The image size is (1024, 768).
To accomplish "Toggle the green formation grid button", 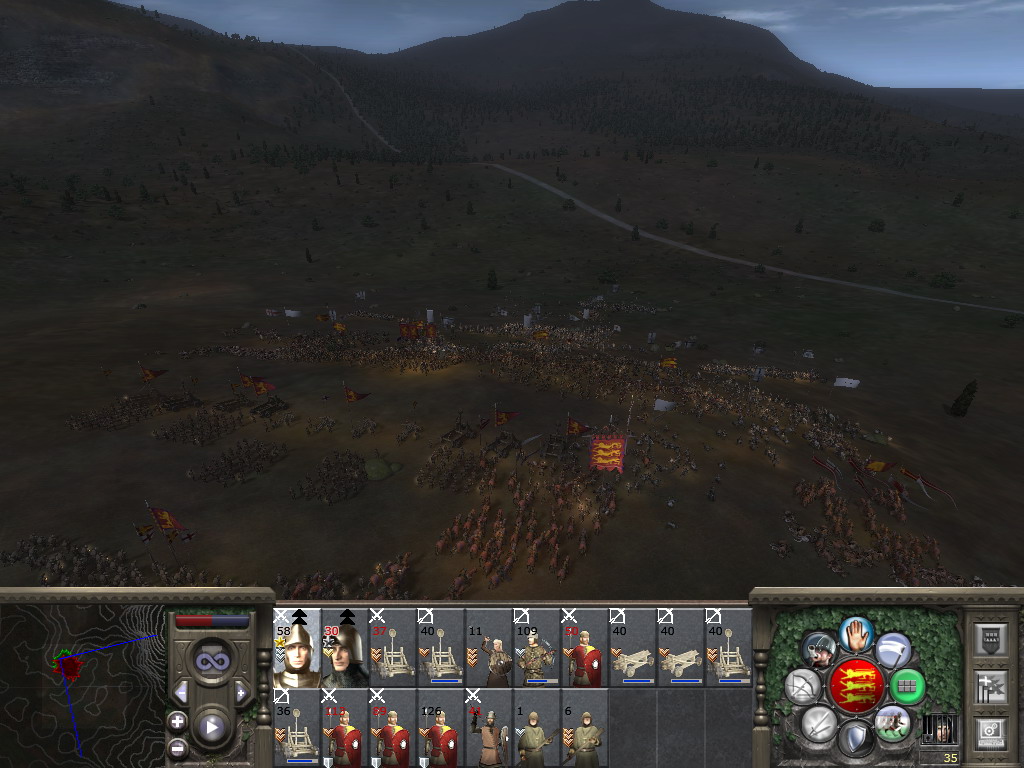I will click(906, 686).
